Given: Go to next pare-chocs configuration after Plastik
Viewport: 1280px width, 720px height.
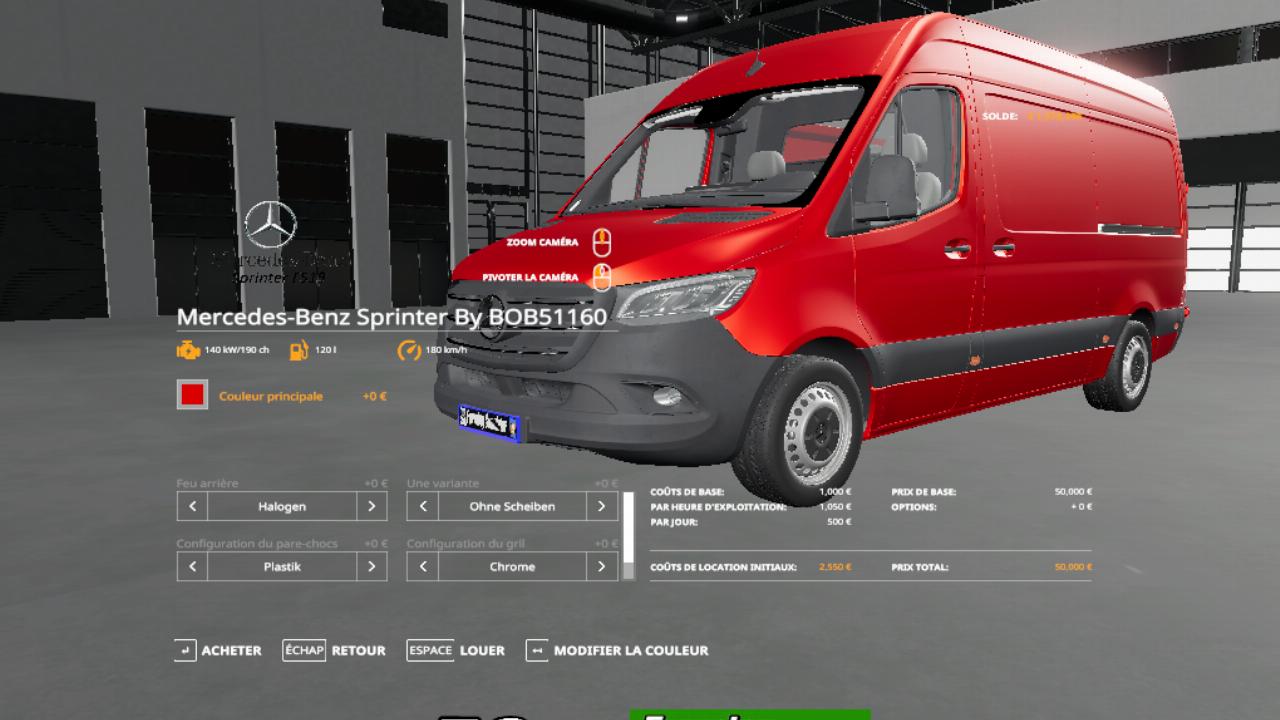Looking at the screenshot, I should click(371, 566).
